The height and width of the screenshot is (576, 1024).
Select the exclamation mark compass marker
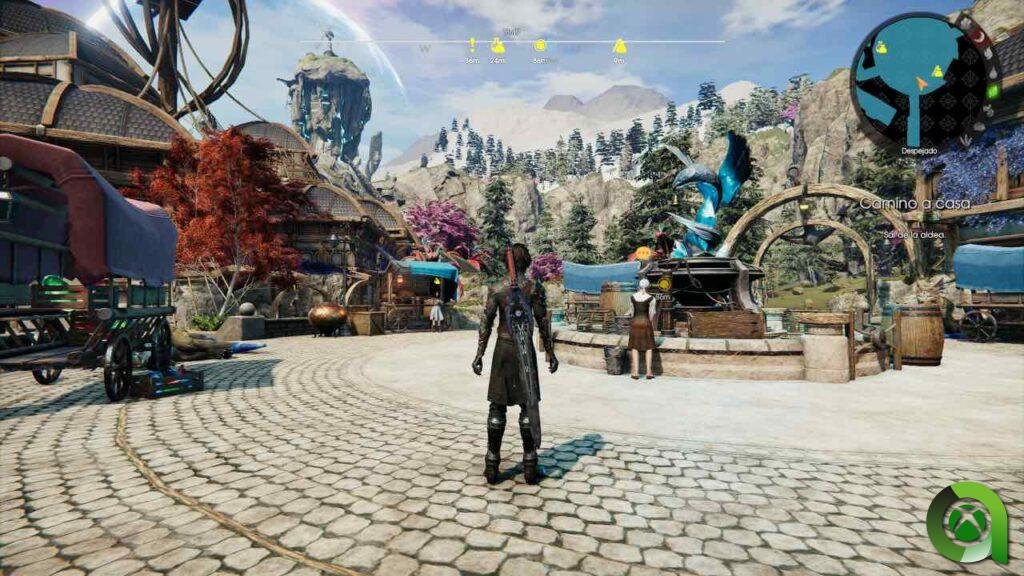click(x=472, y=45)
